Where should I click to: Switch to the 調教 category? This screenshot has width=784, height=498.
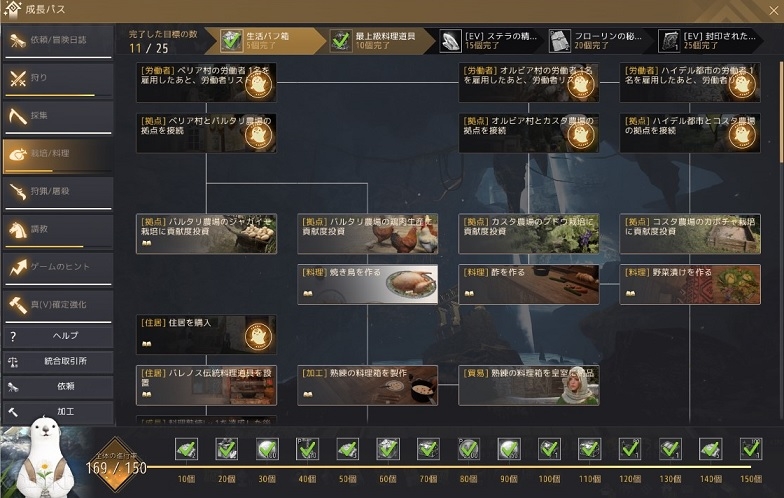tap(56, 230)
